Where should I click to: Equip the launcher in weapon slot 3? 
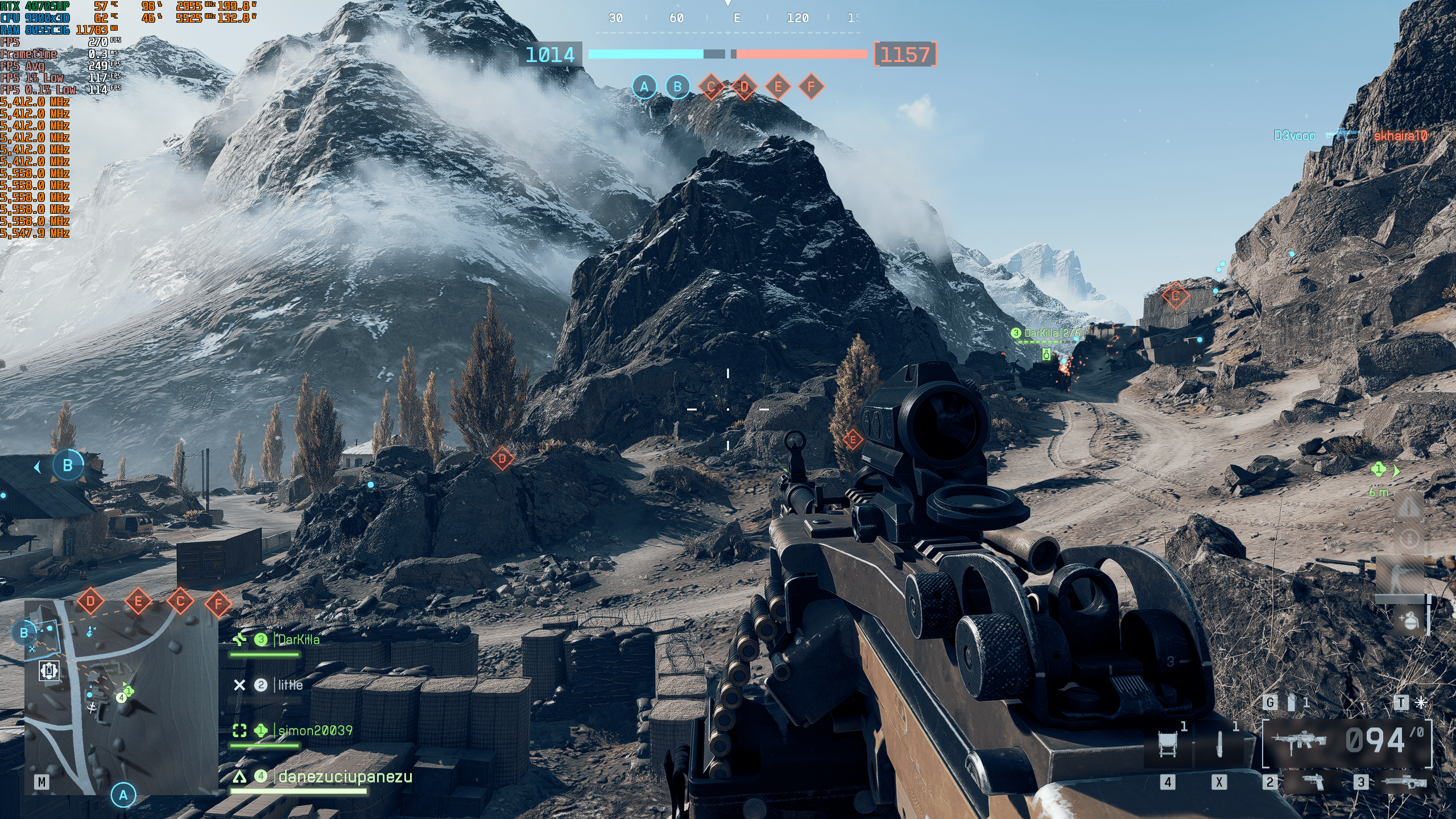point(1403,783)
